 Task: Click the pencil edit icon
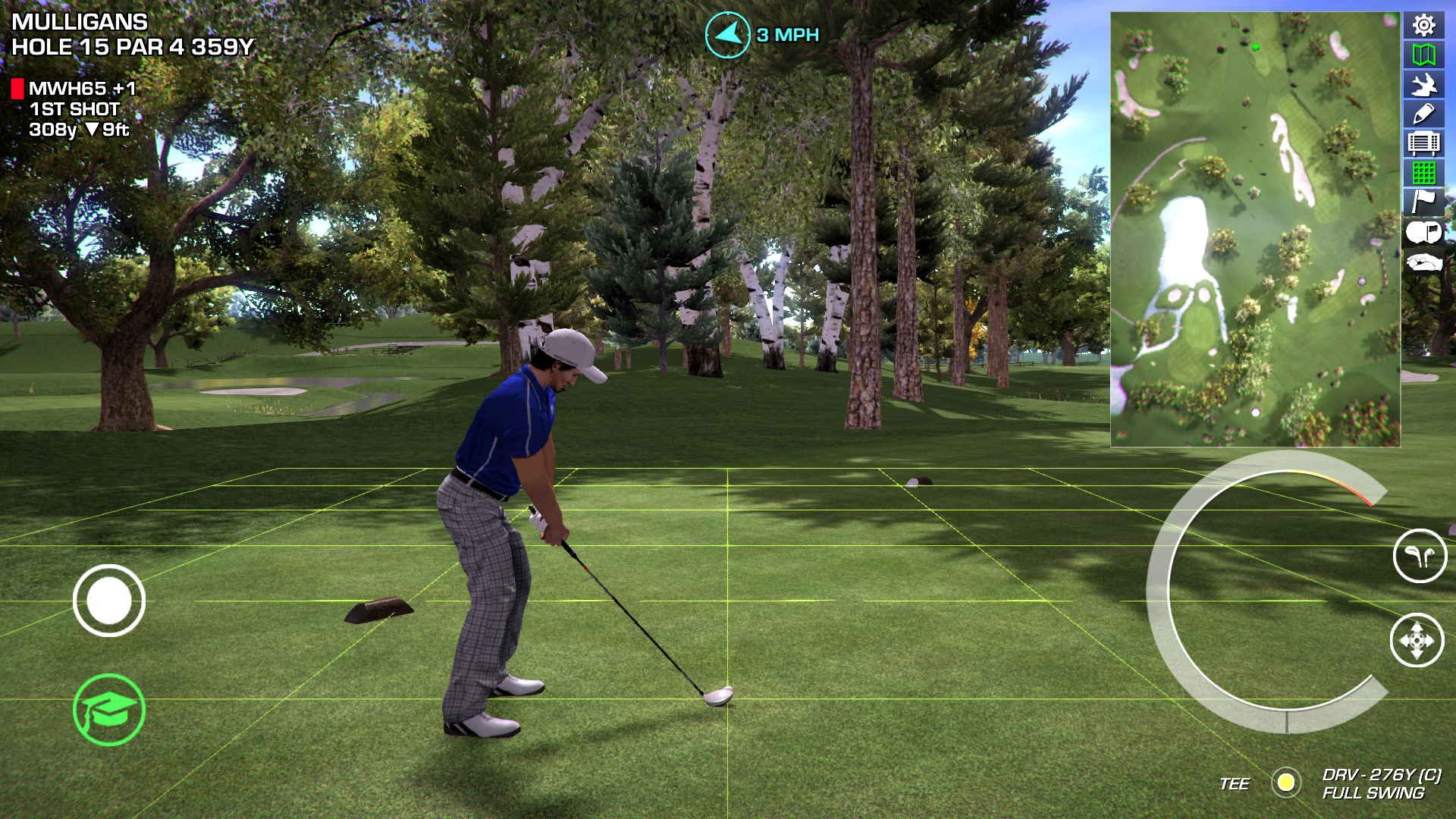(x=1423, y=114)
